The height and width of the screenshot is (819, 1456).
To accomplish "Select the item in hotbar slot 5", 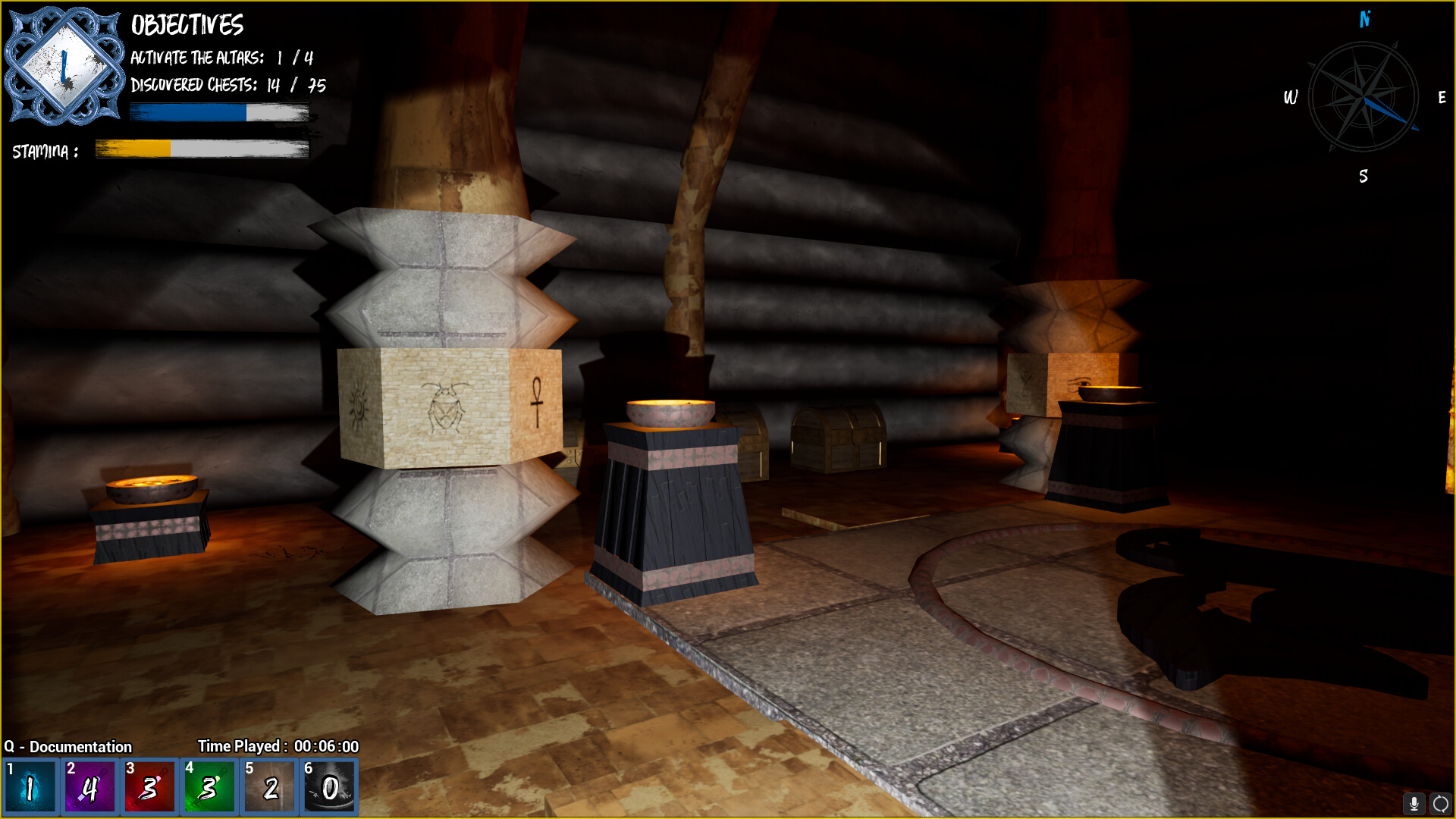I will click(x=270, y=786).
